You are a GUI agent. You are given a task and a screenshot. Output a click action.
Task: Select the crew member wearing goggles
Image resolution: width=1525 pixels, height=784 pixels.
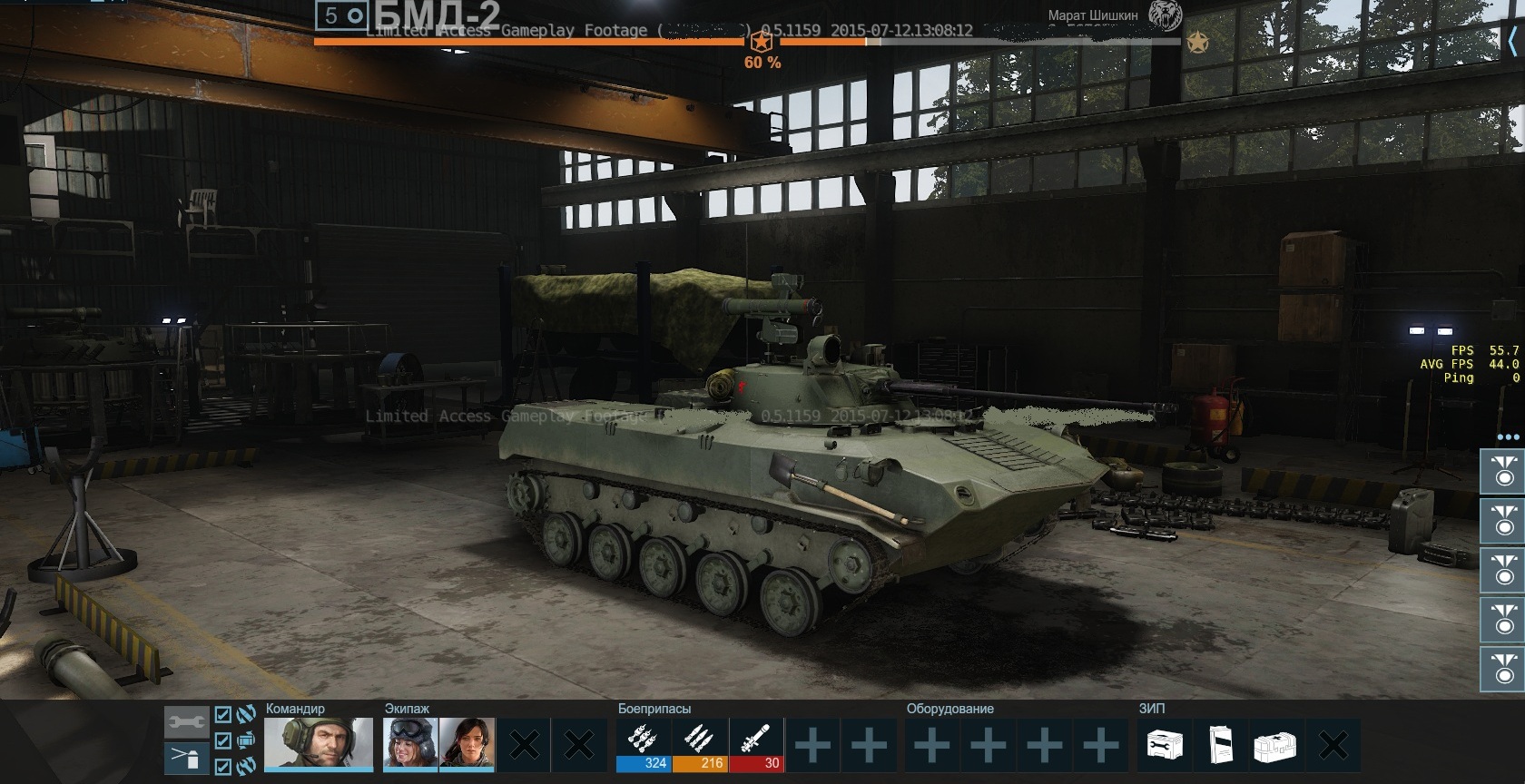[x=410, y=744]
